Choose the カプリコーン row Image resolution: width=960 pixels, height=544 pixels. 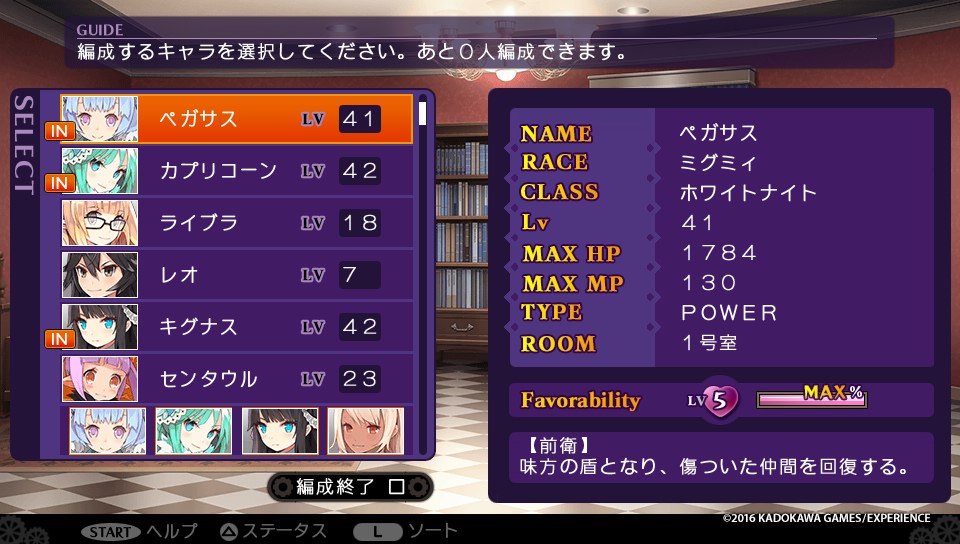point(237,171)
